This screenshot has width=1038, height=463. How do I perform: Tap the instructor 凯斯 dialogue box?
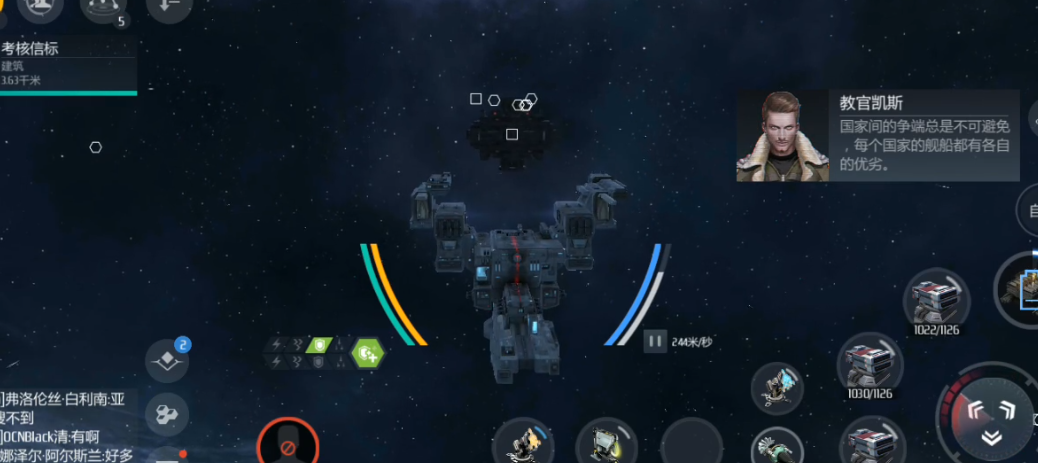pyautogui.click(x=877, y=137)
